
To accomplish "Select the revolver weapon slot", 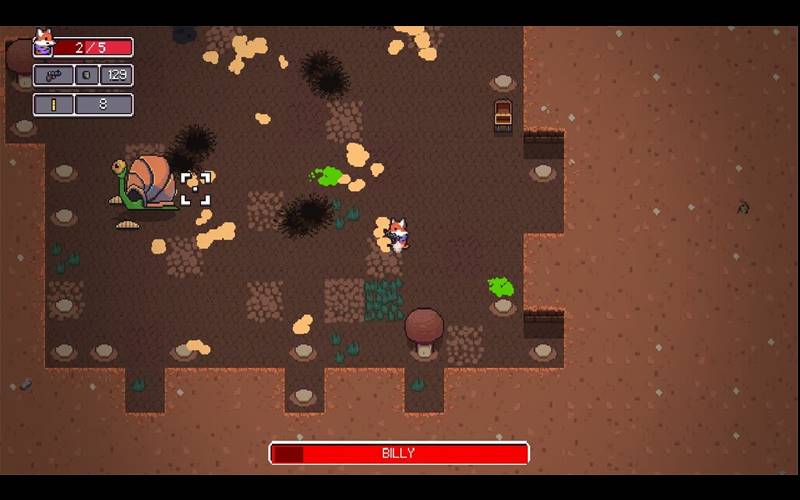I will pyautogui.click(x=53, y=75).
